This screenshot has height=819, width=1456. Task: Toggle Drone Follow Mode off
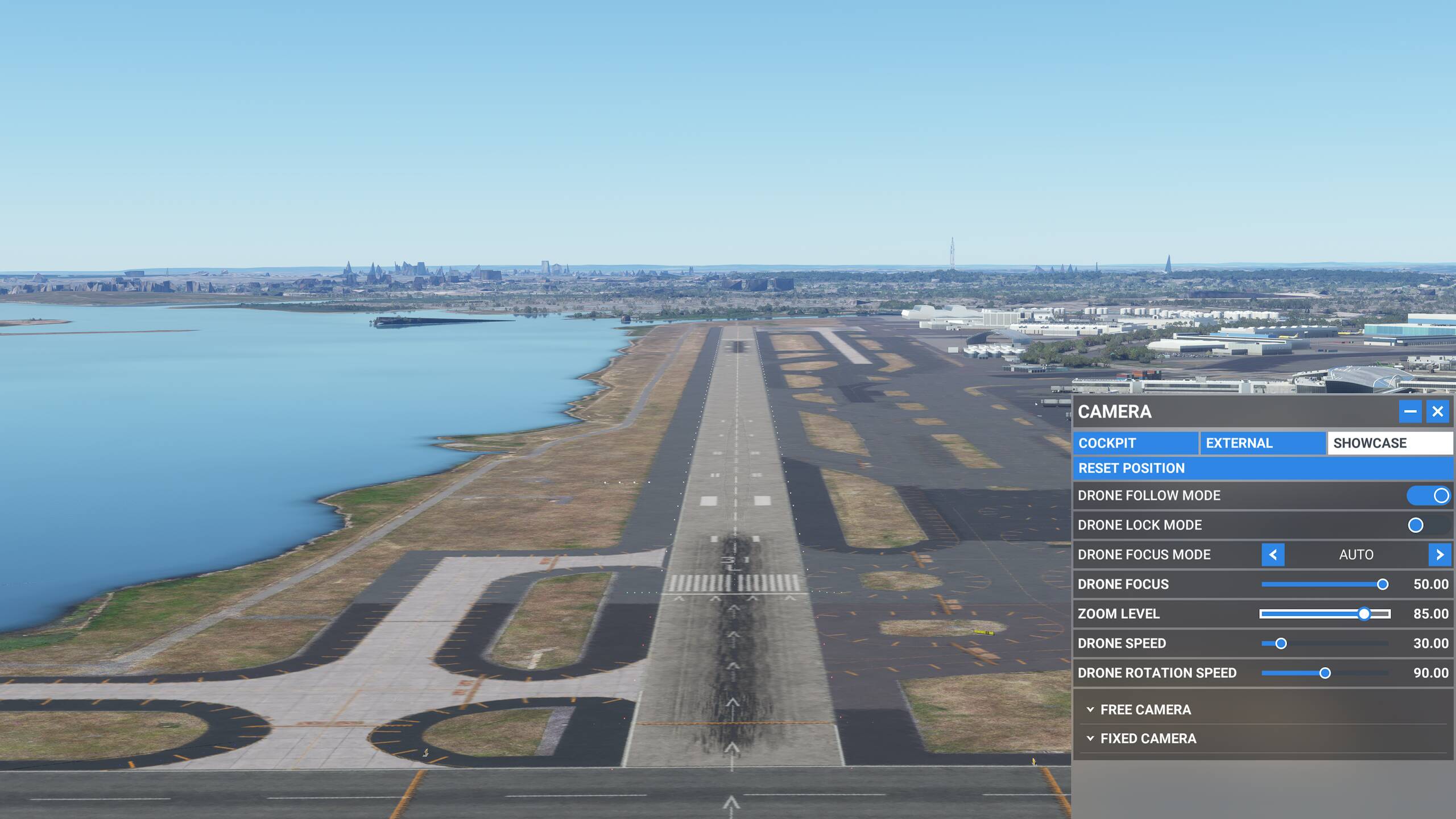click(1428, 495)
